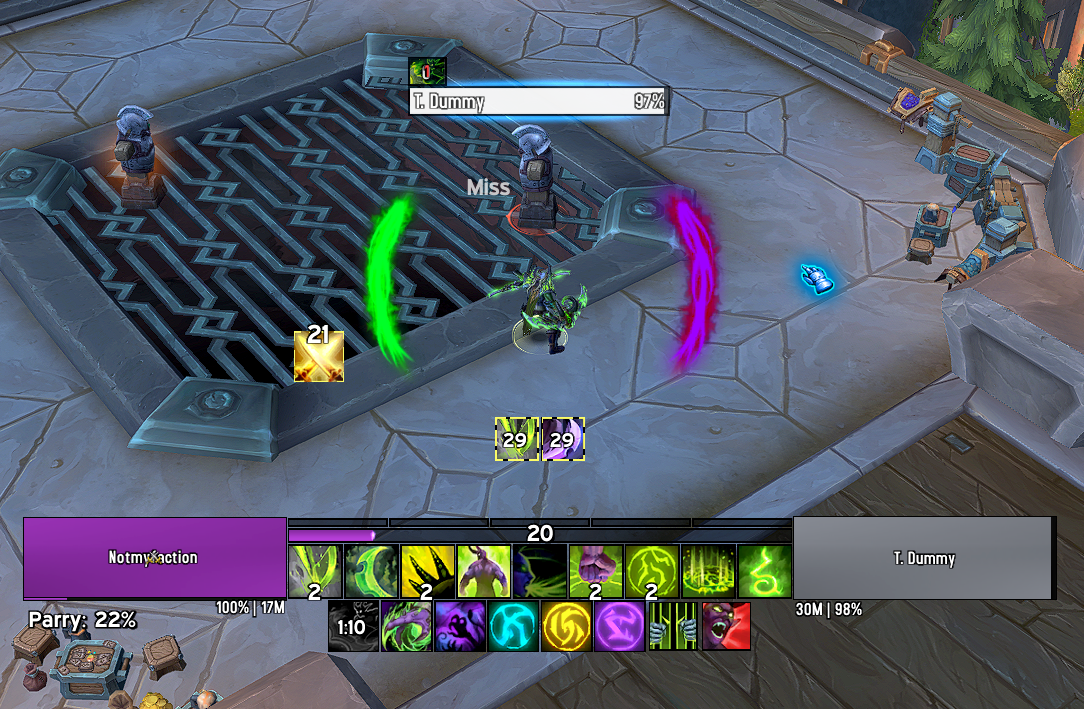Activate the yellow Demon Spikes ability
Viewport: 1084px width, 709px height.
[x=427, y=571]
